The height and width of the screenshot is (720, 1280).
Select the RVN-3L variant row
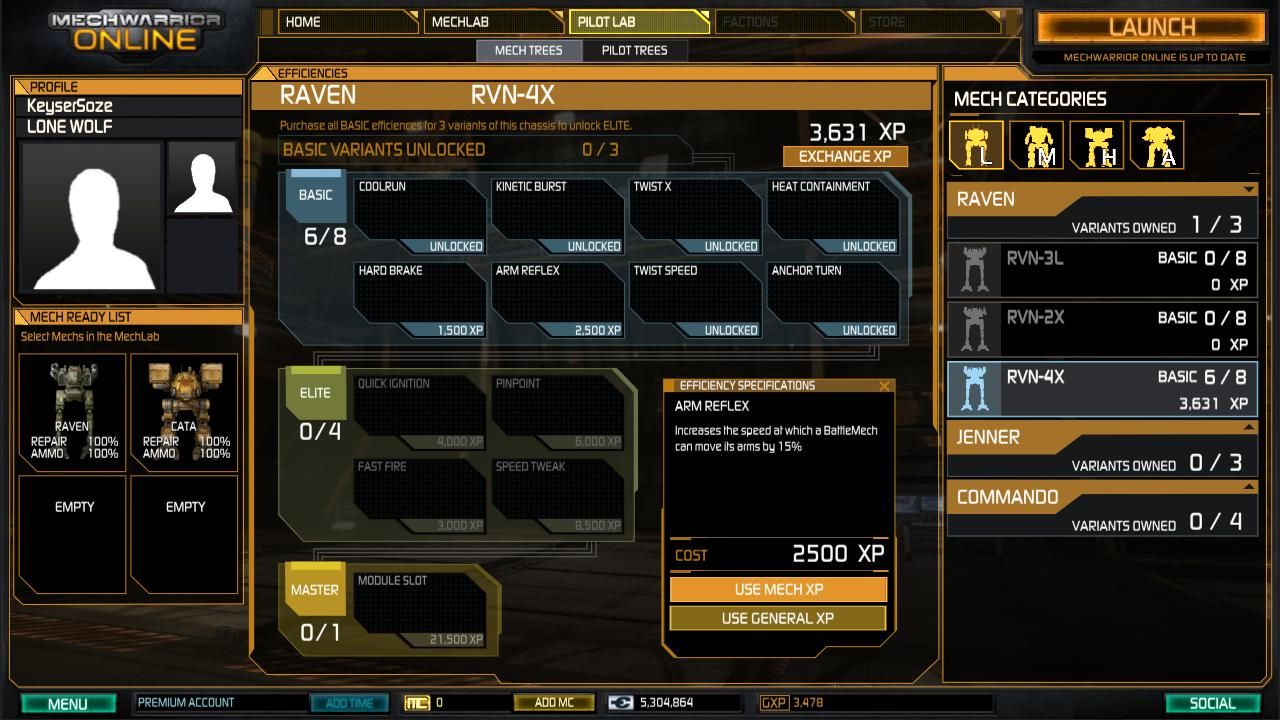(x=1101, y=270)
